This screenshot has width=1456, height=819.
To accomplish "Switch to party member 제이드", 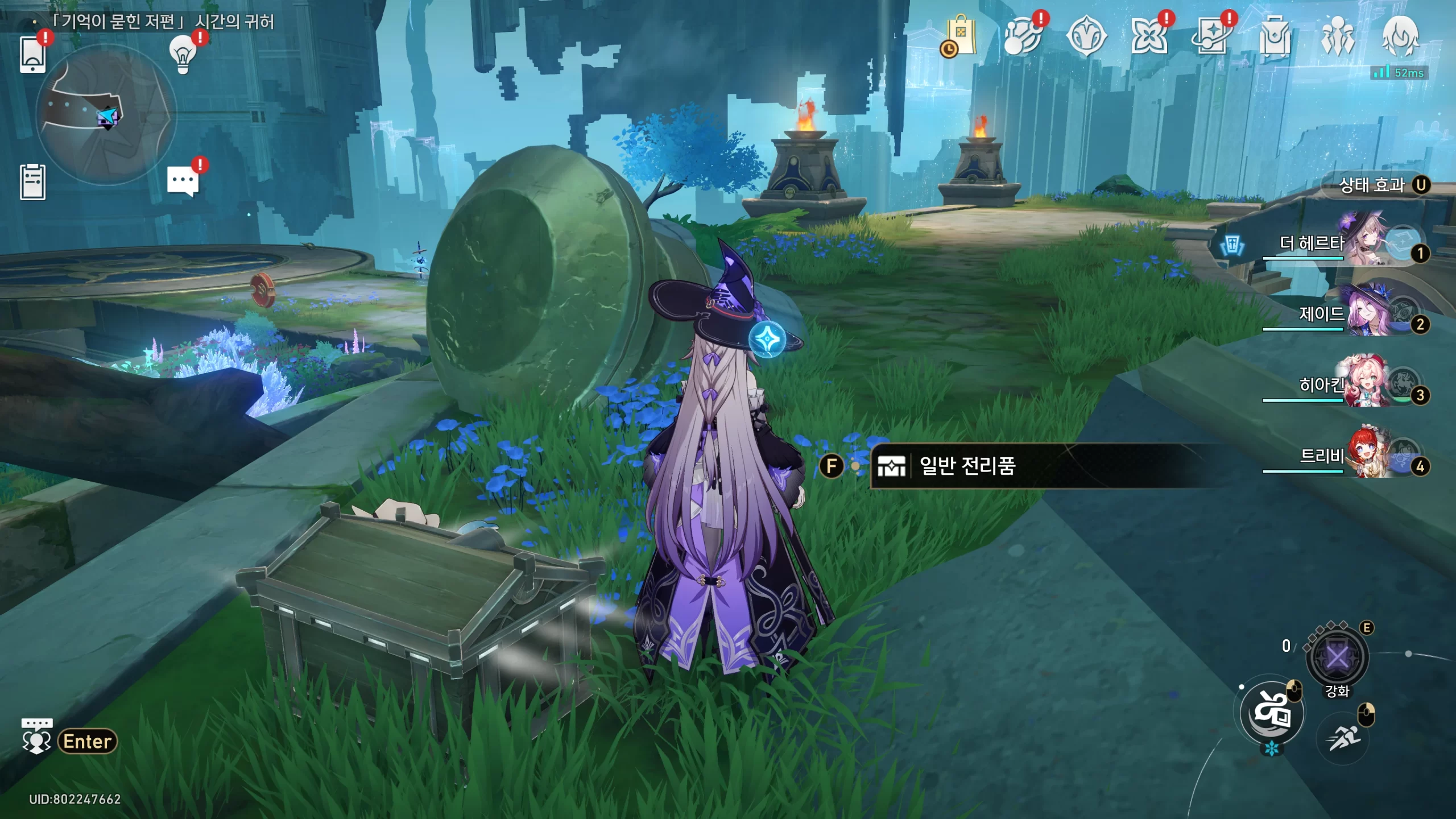I will pyautogui.click(x=1365, y=313).
